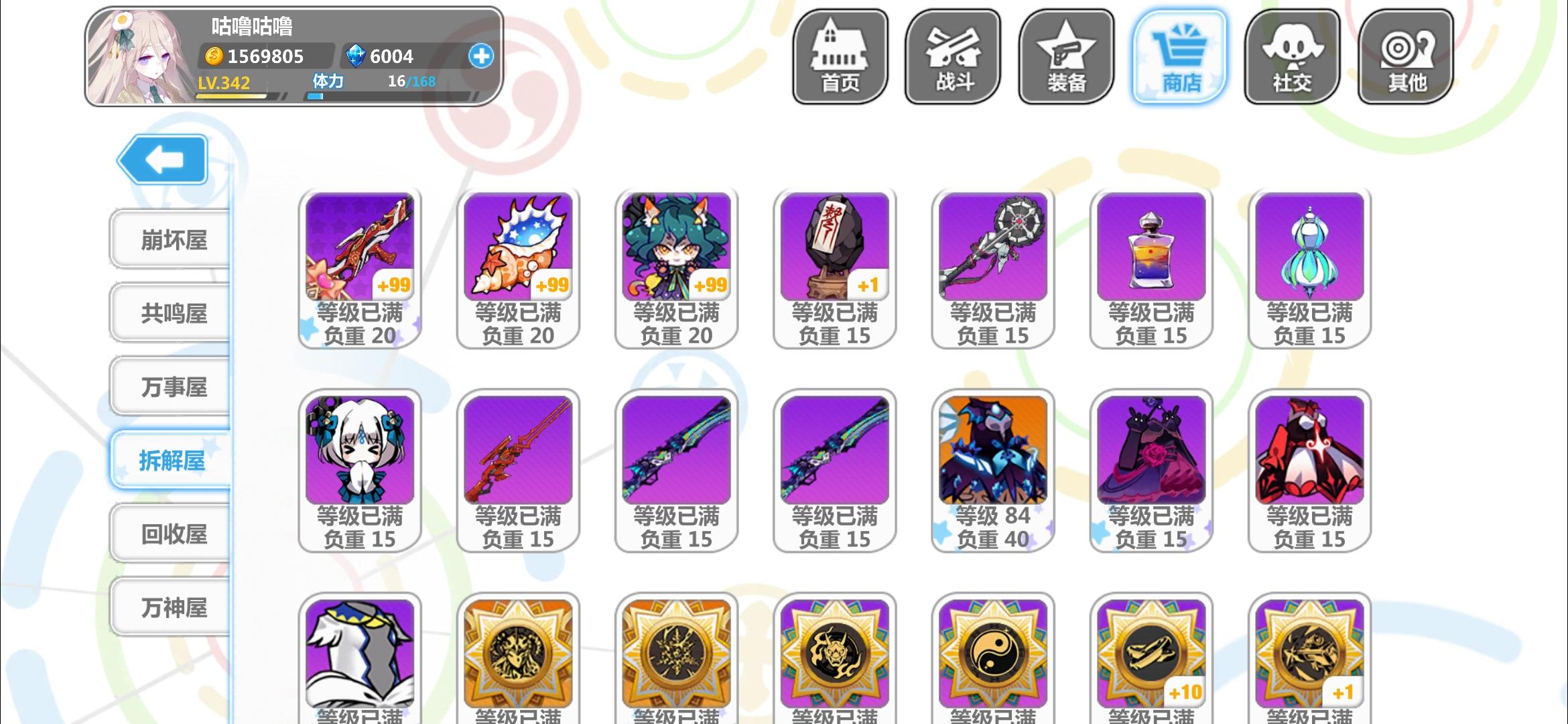Open the 装备 equipment icon
The height and width of the screenshot is (724, 1568).
tap(1066, 56)
